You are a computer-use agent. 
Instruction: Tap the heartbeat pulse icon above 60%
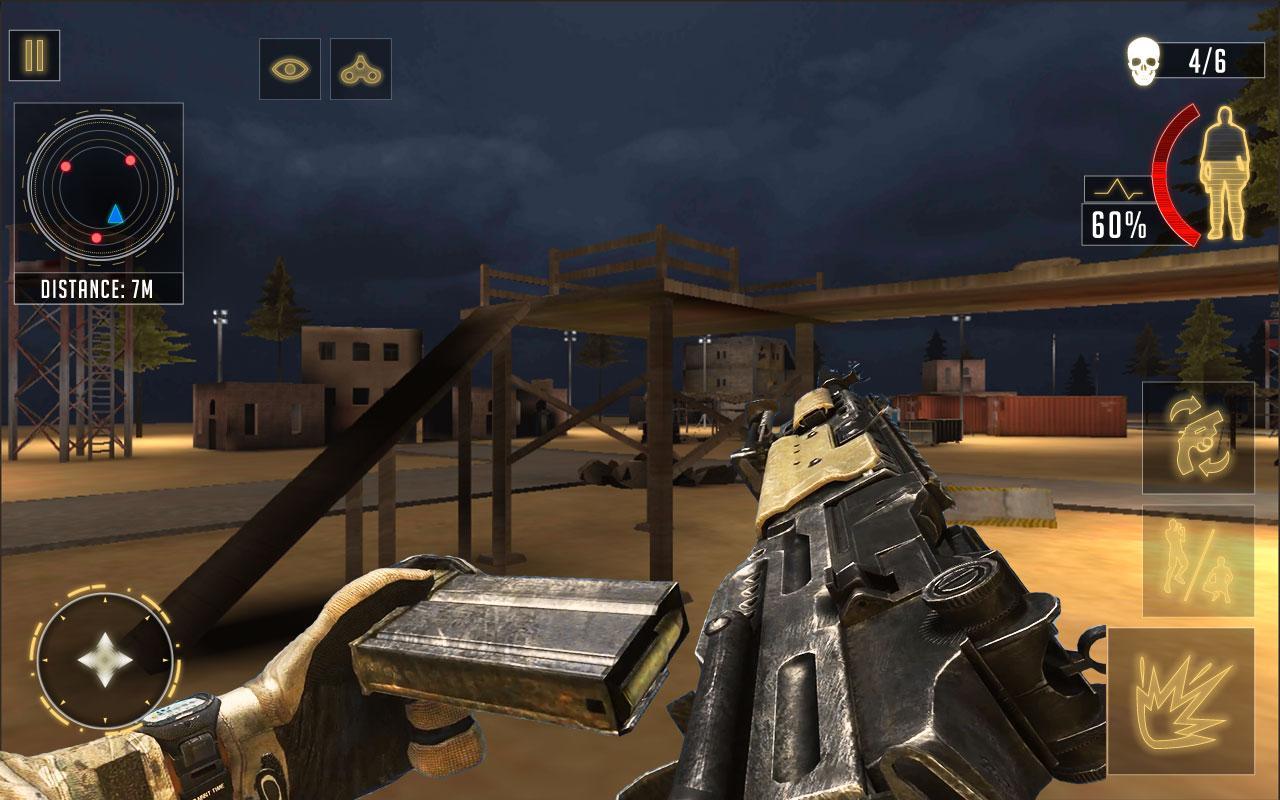point(1117,186)
